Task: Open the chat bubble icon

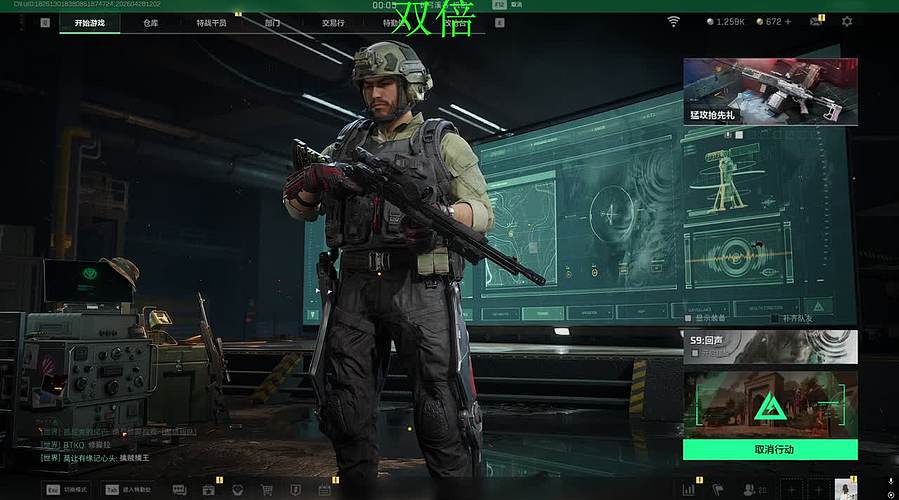Action: point(179,490)
